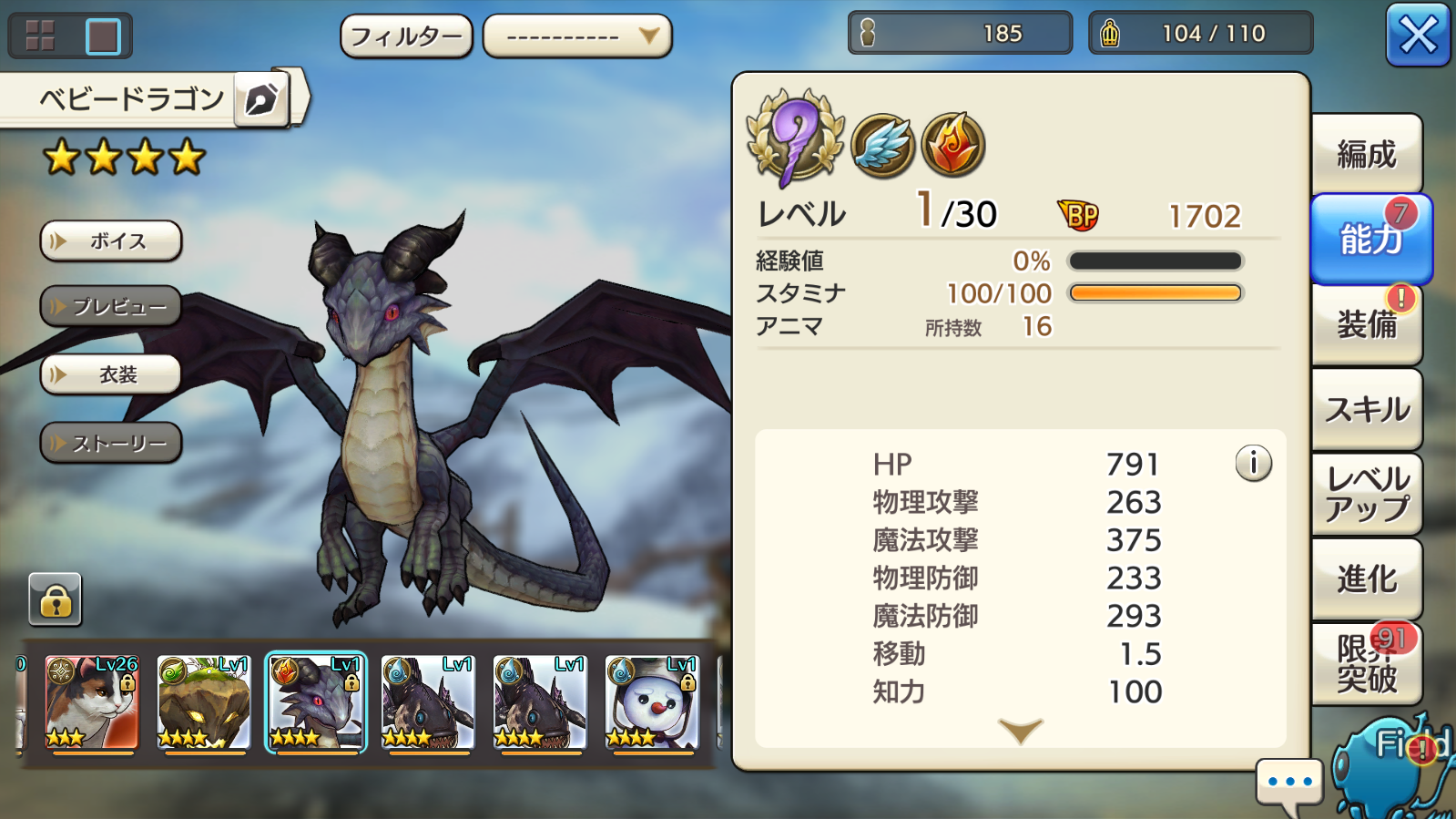
Task: Open the フィルター filter button
Action: tap(406, 36)
